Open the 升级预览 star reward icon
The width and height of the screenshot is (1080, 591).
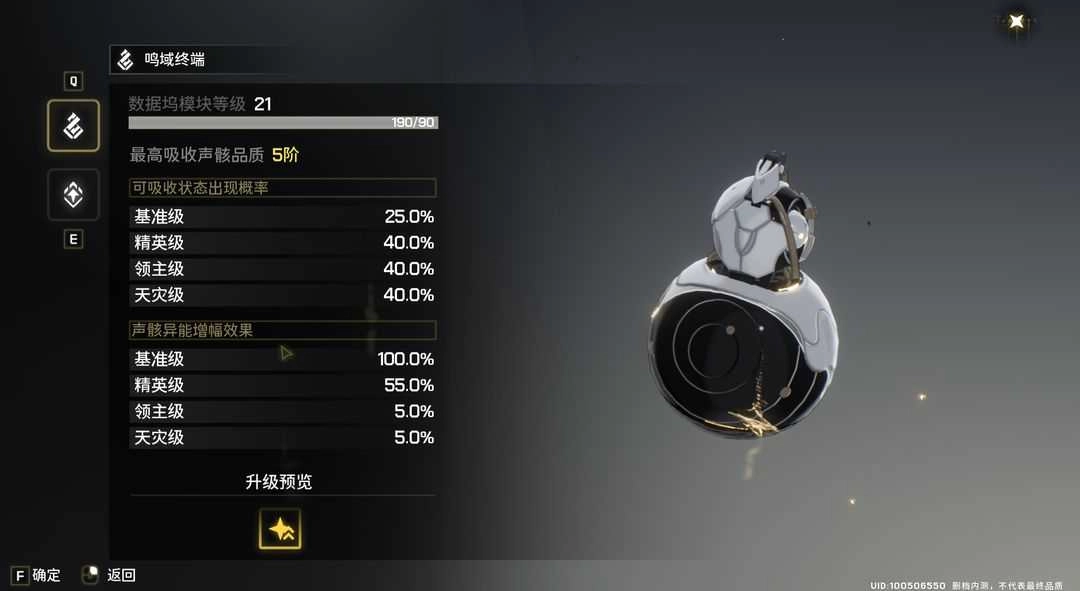tap(280, 529)
